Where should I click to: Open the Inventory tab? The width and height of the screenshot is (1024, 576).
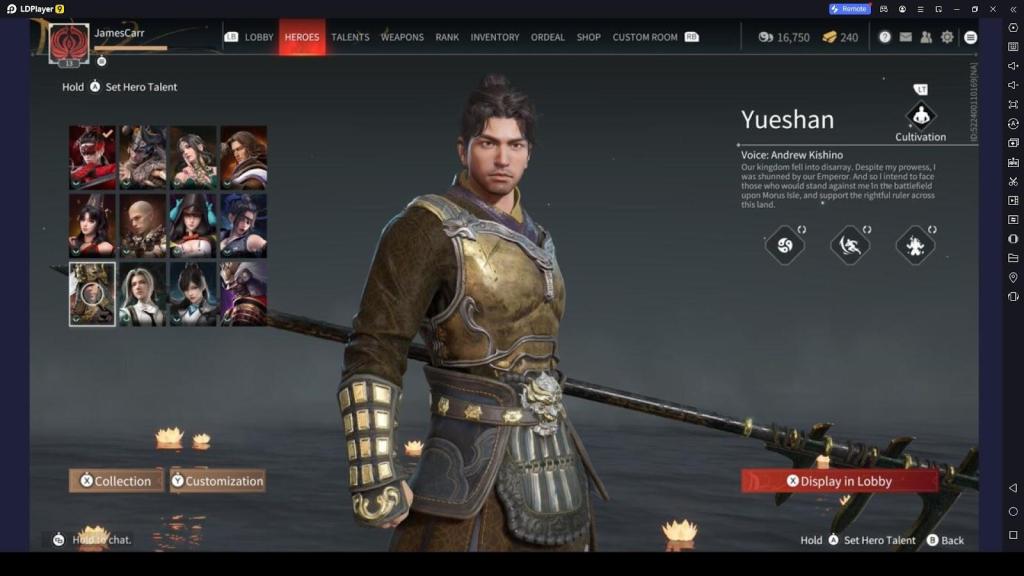point(495,37)
